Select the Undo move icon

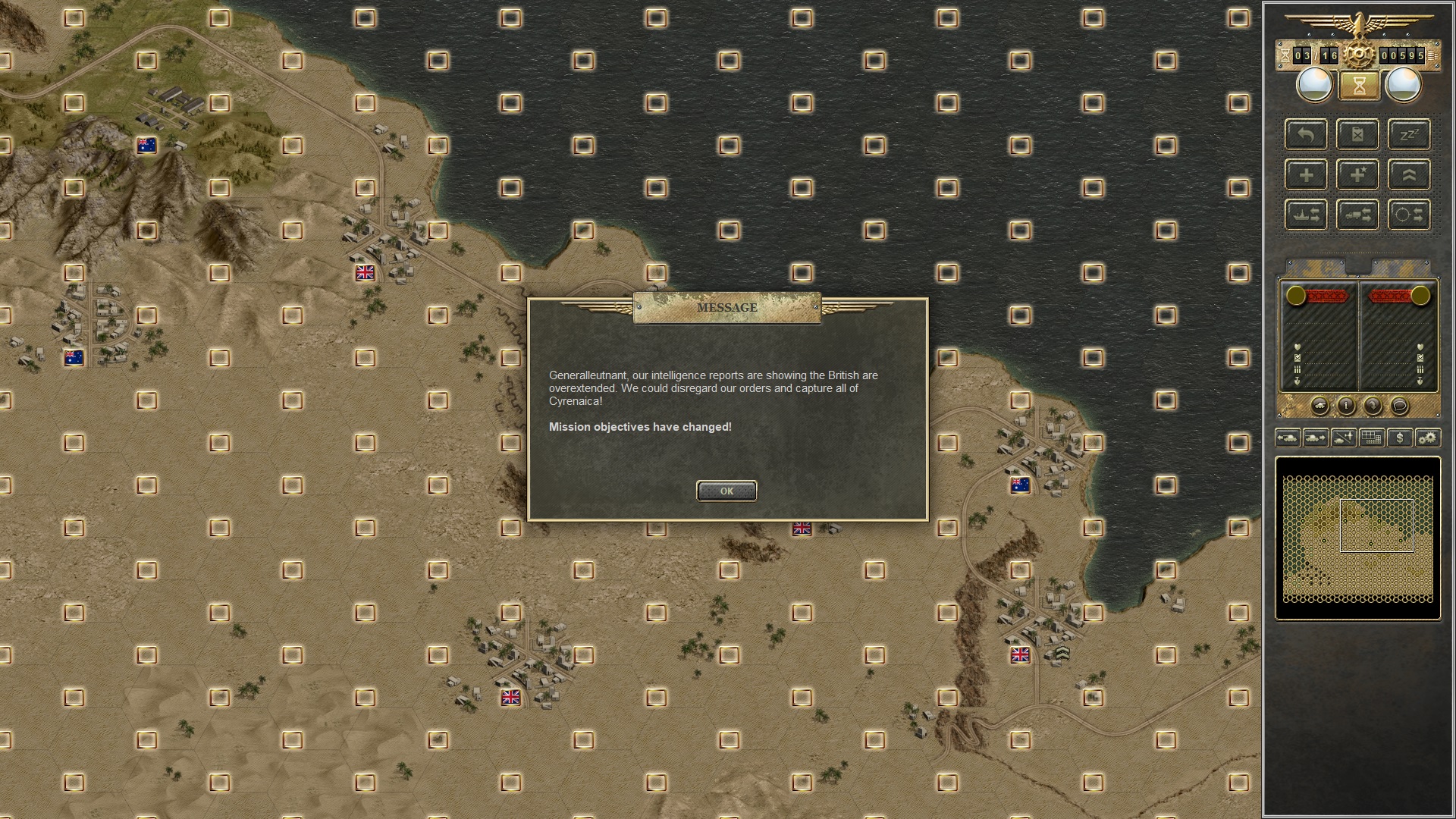point(1306,134)
